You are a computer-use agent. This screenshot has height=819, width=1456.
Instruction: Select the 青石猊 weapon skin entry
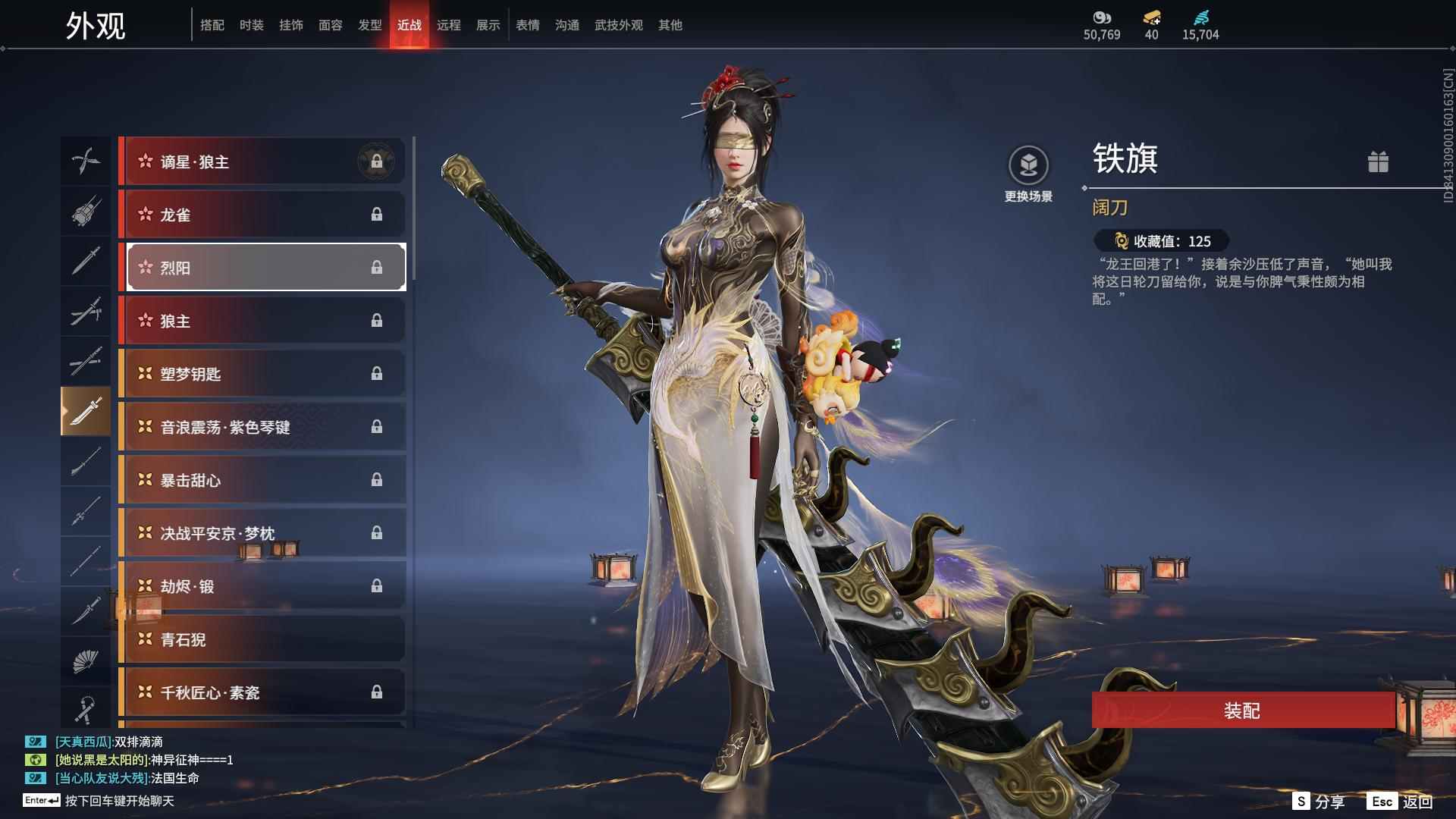pos(263,639)
